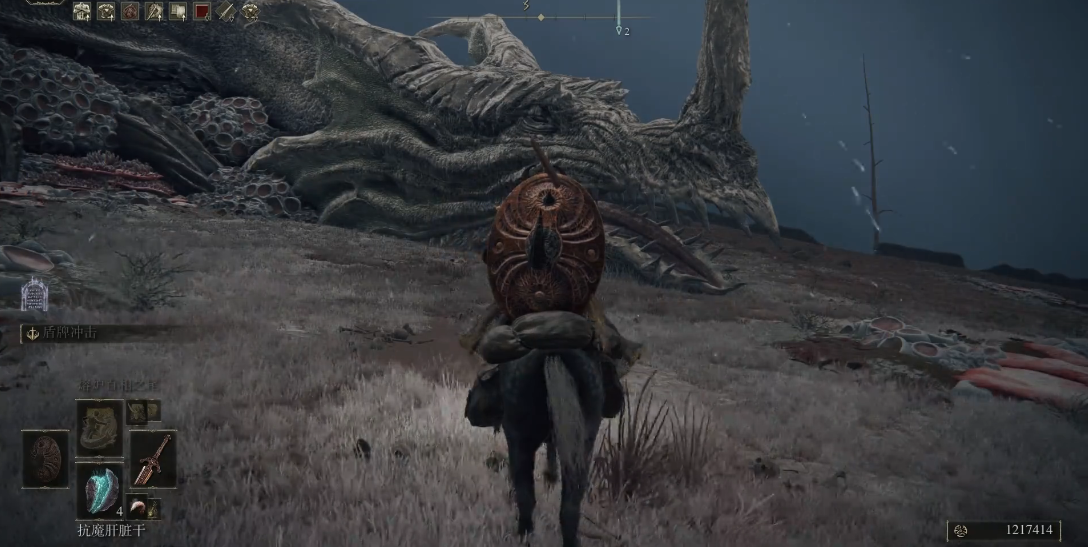
Task: Click the compass bar at the top
Action: 540,17
